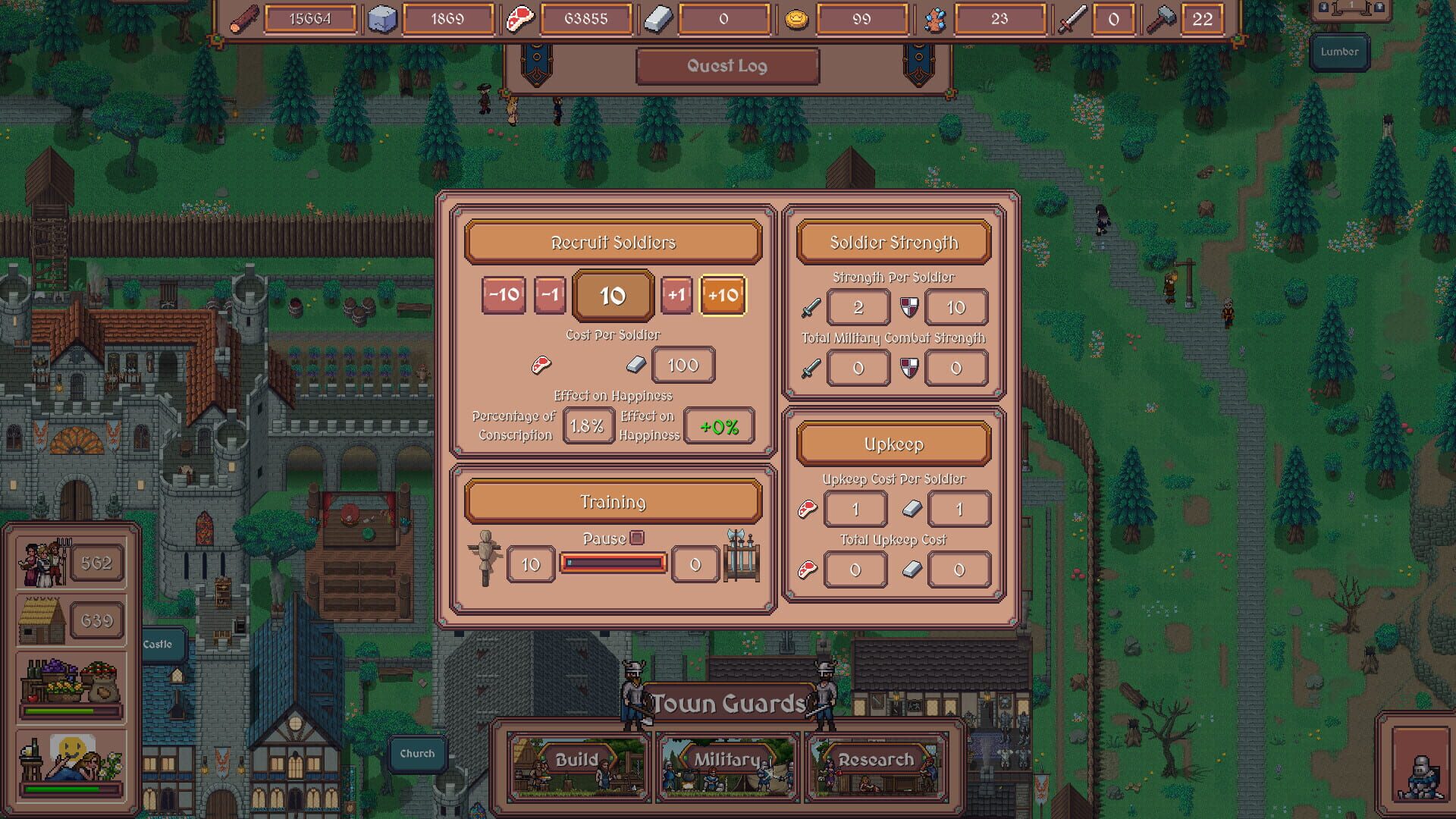
Task: Click the +10 recruit stepper button
Action: pos(723,296)
